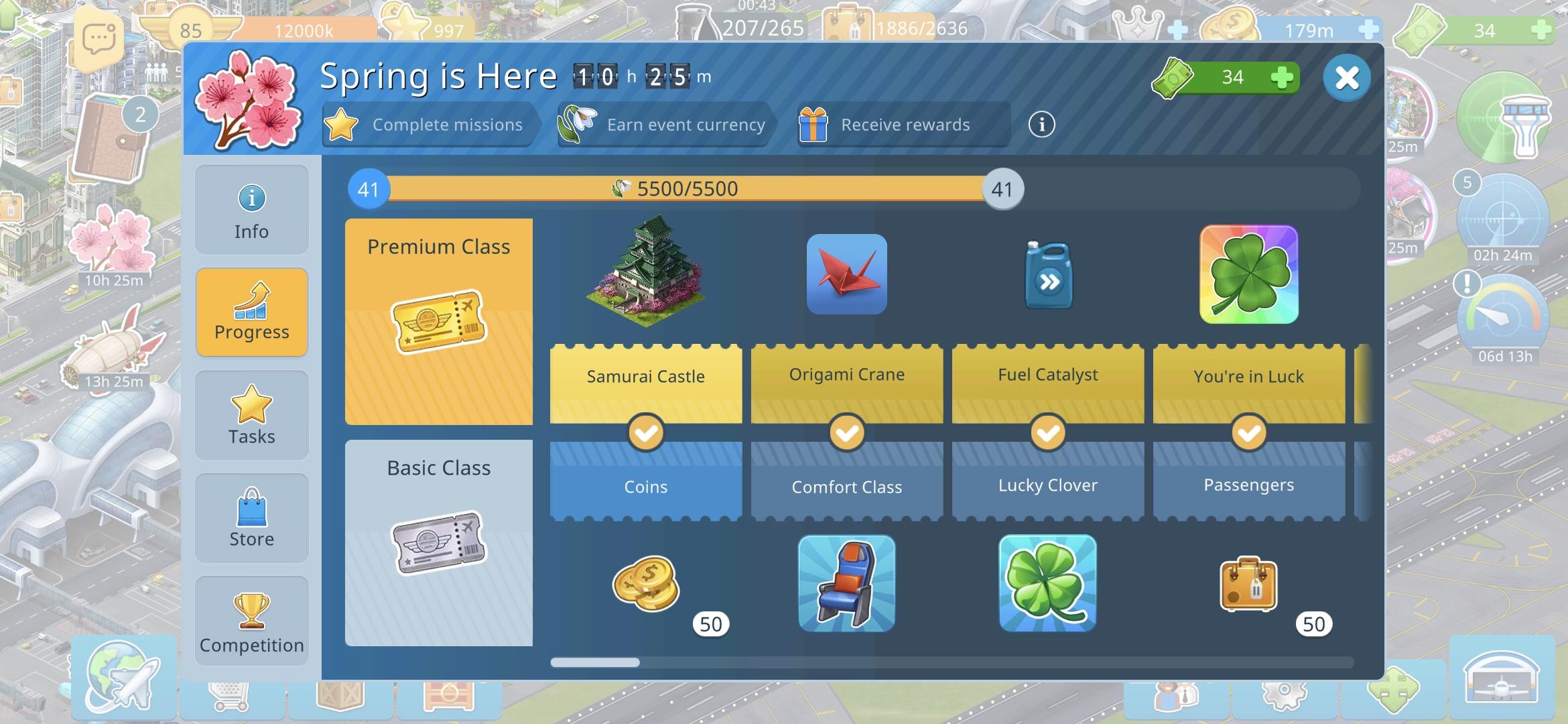This screenshot has width=1568, height=724.
Task: Select the Lucky Clover basic reward
Action: 1047,583
